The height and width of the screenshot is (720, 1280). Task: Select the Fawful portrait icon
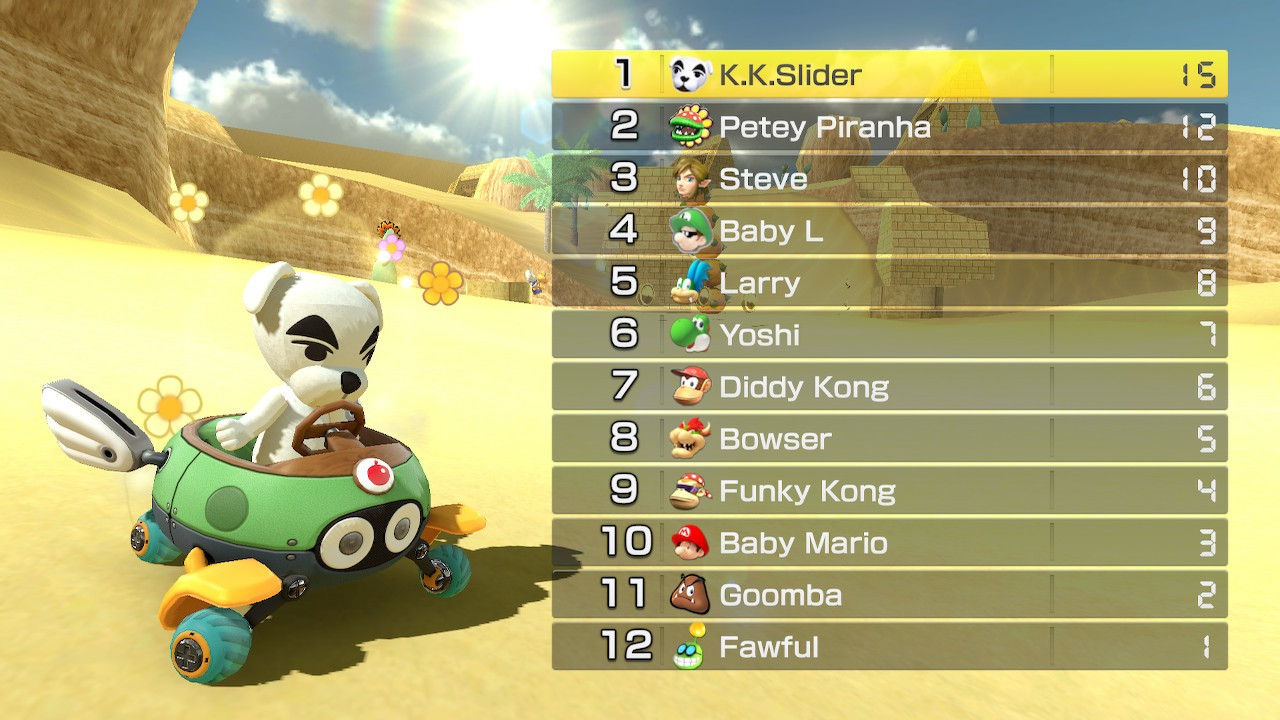point(692,646)
